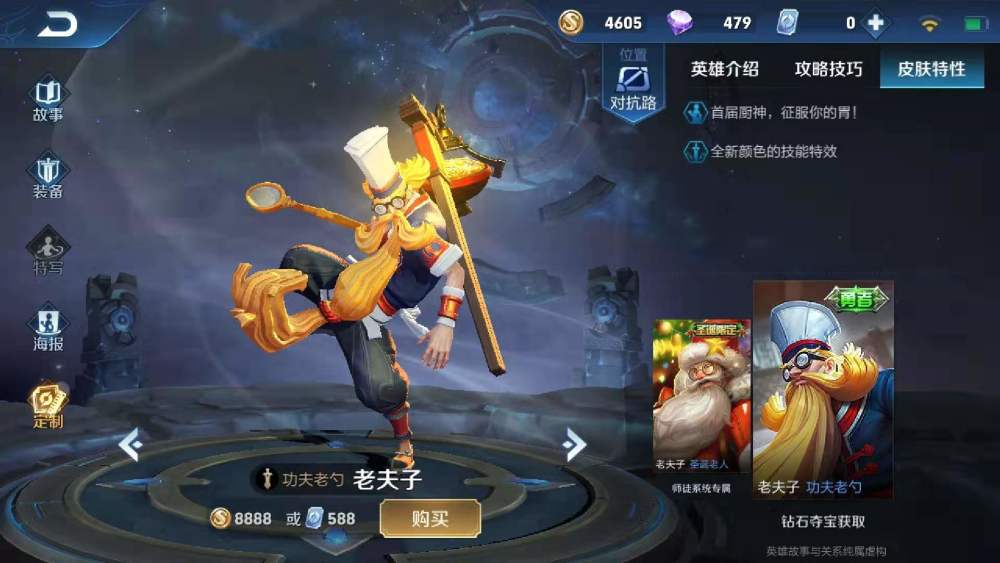Show the previous skin with left arrow
1000x563 pixels.
click(x=131, y=443)
